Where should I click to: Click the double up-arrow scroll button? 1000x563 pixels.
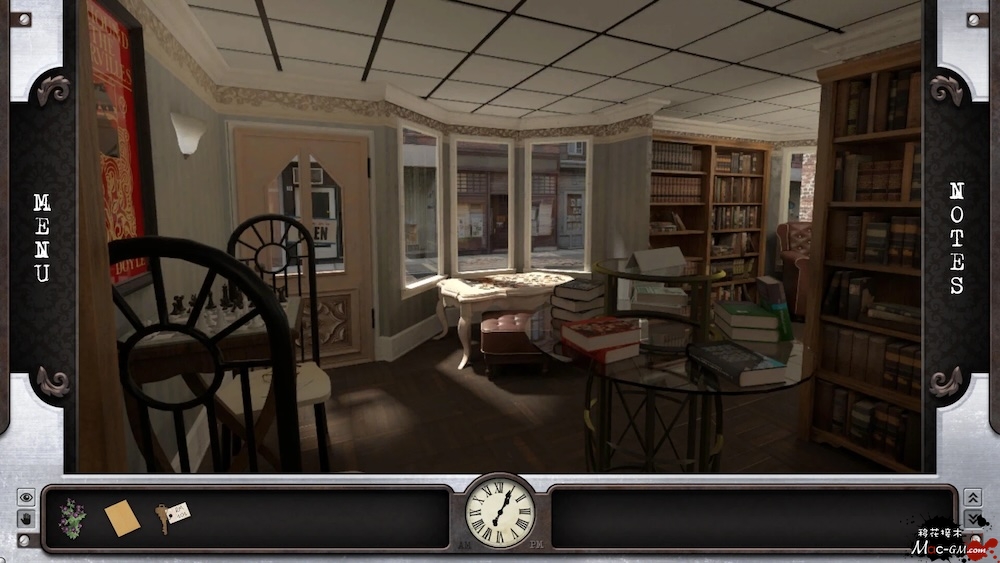[972, 497]
